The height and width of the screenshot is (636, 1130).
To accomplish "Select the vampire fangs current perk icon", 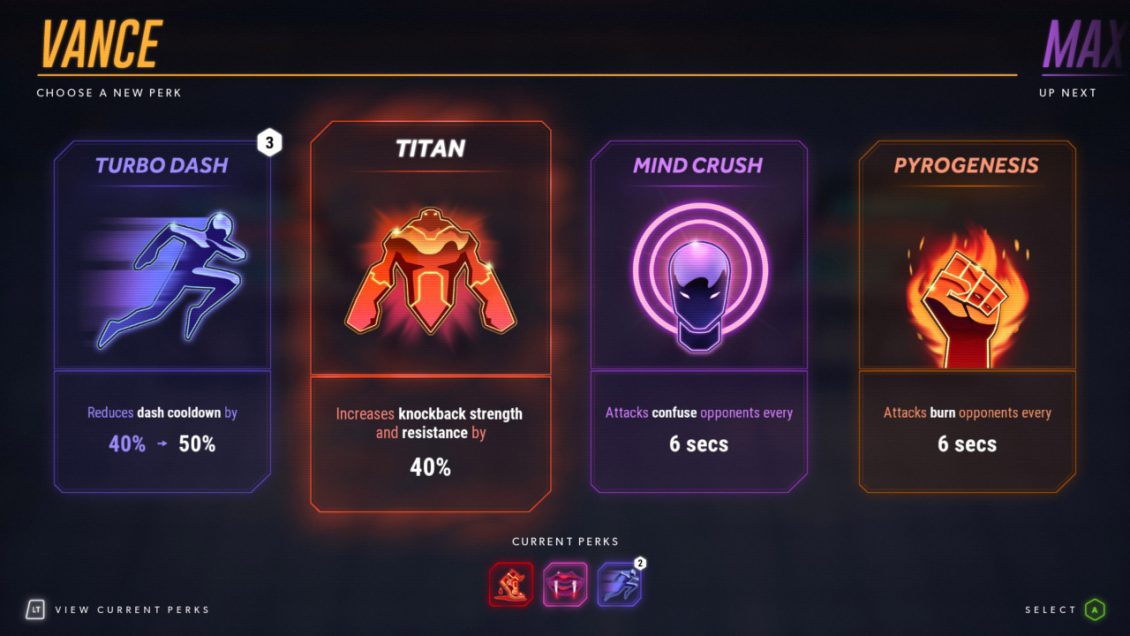I will (565, 584).
